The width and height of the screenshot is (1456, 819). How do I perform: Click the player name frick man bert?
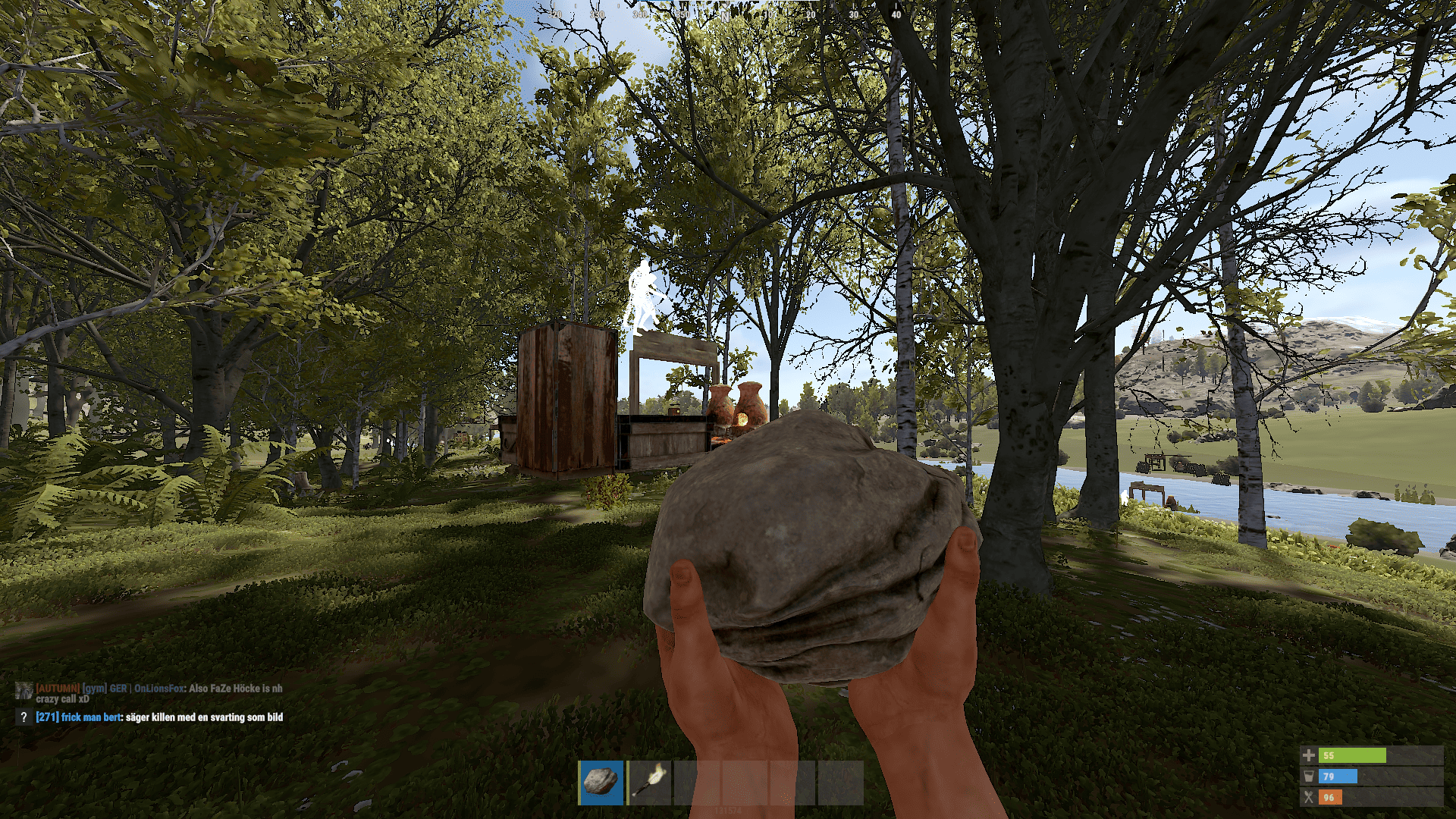coord(89,716)
